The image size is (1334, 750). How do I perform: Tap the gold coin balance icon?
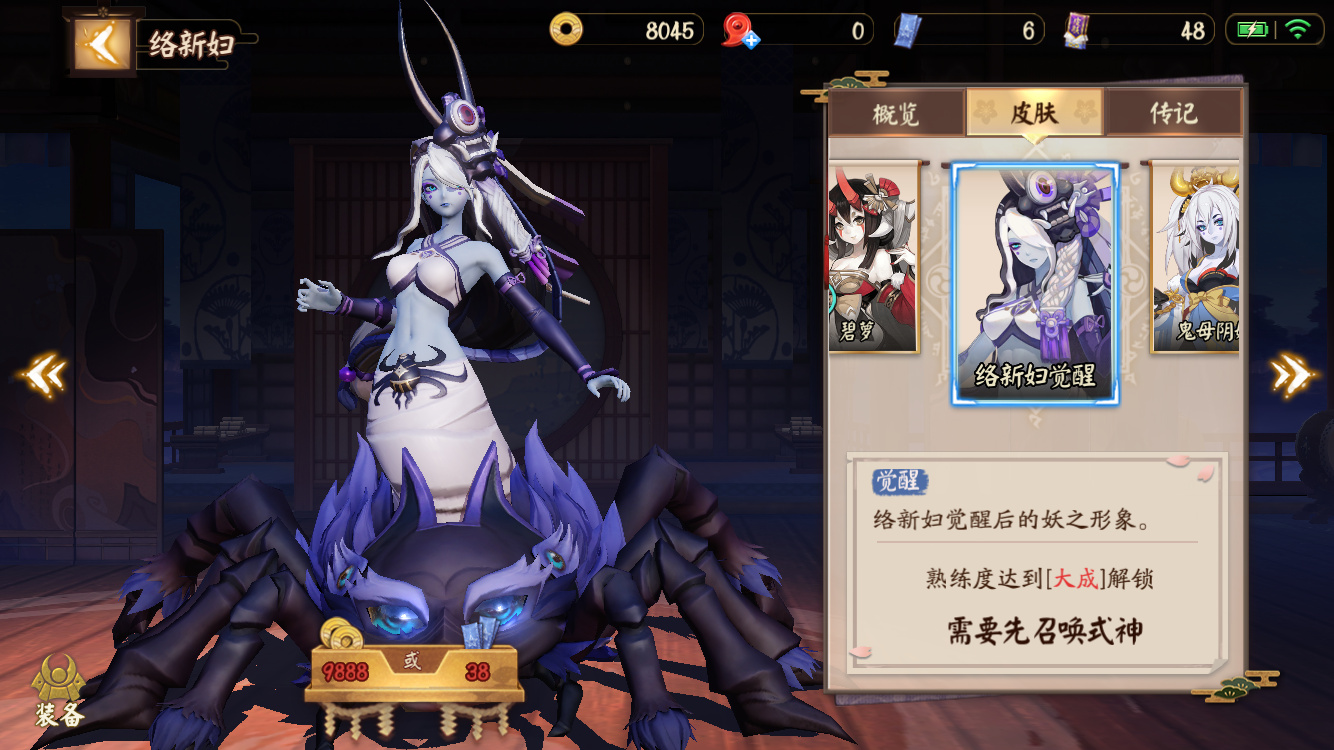[566, 29]
